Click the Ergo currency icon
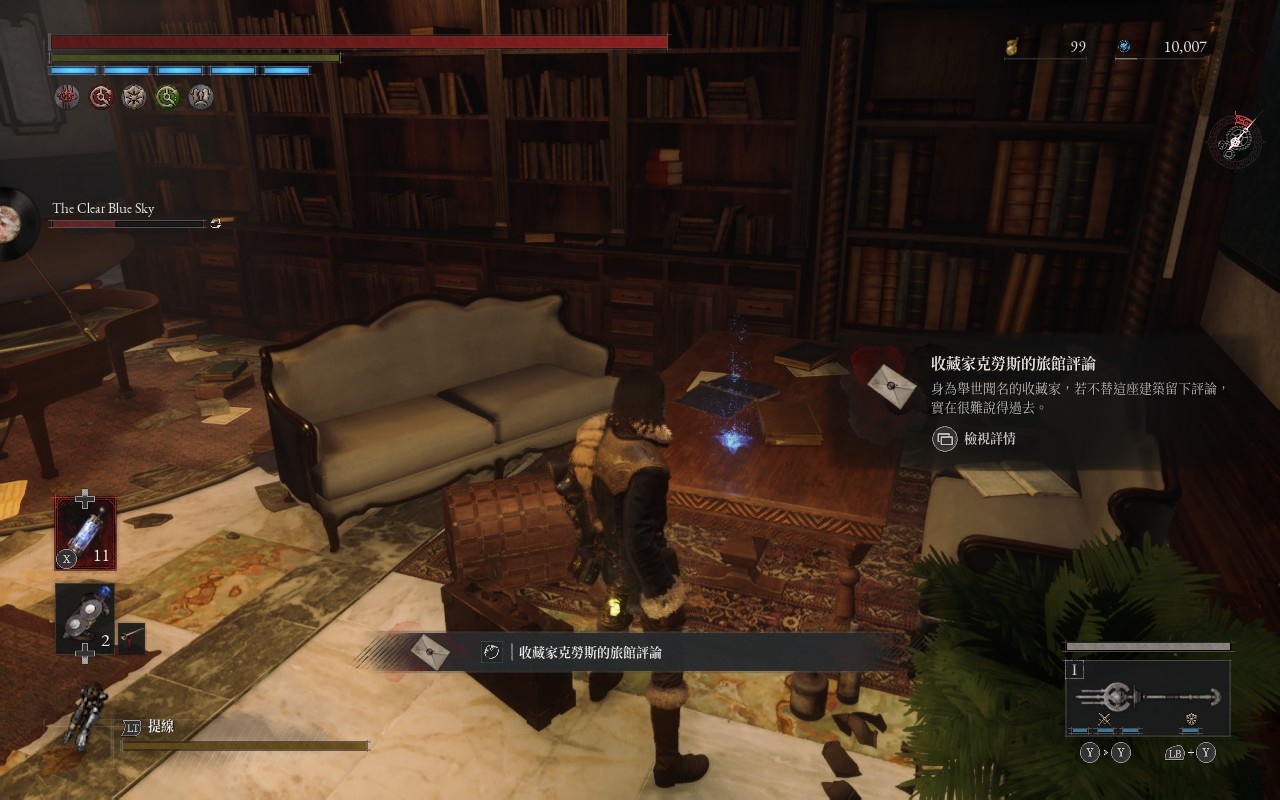This screenshot has height=800, width=1280. (x=1124, y=46)
